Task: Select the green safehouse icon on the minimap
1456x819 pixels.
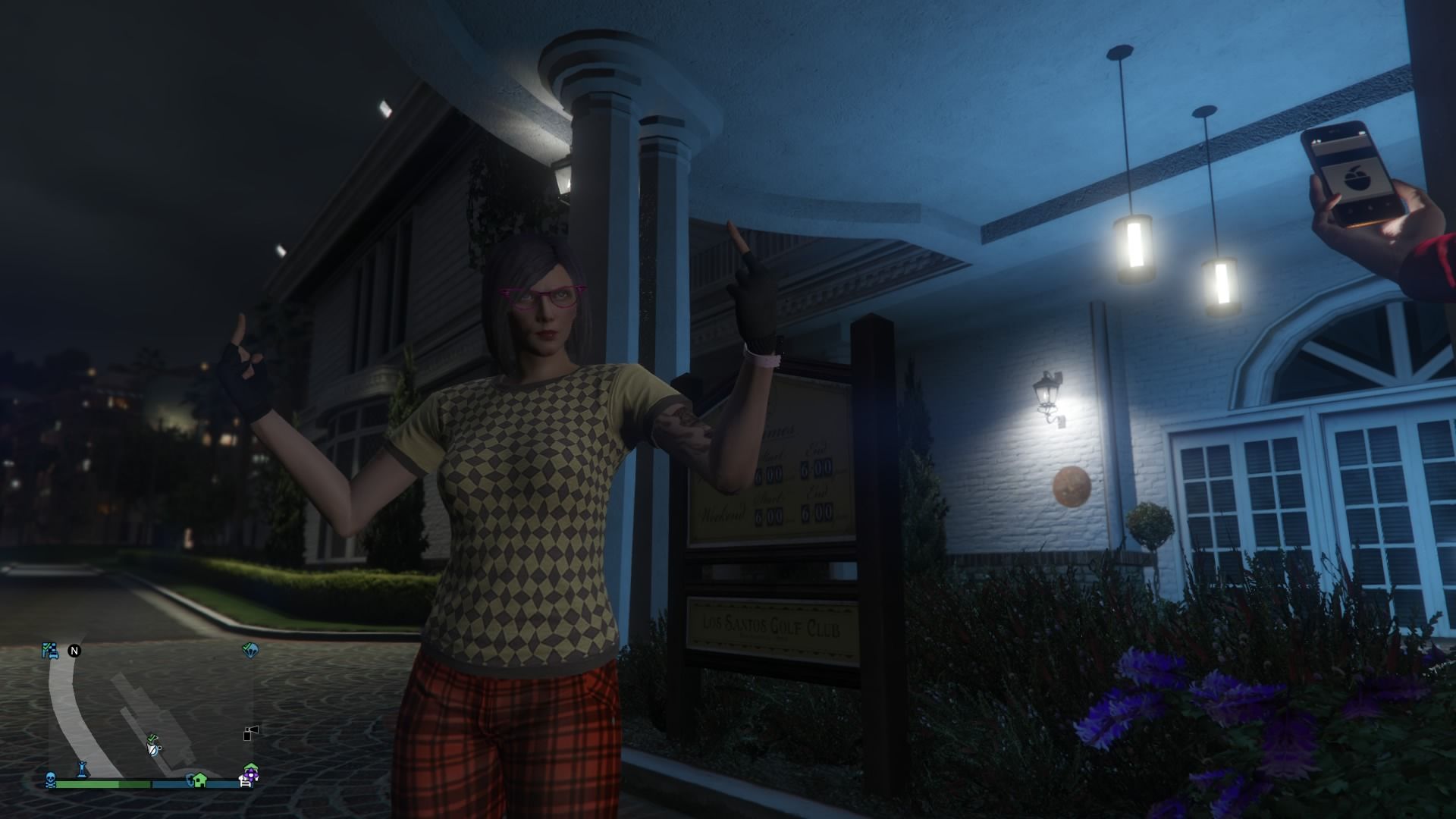Action: pos(199,780)
